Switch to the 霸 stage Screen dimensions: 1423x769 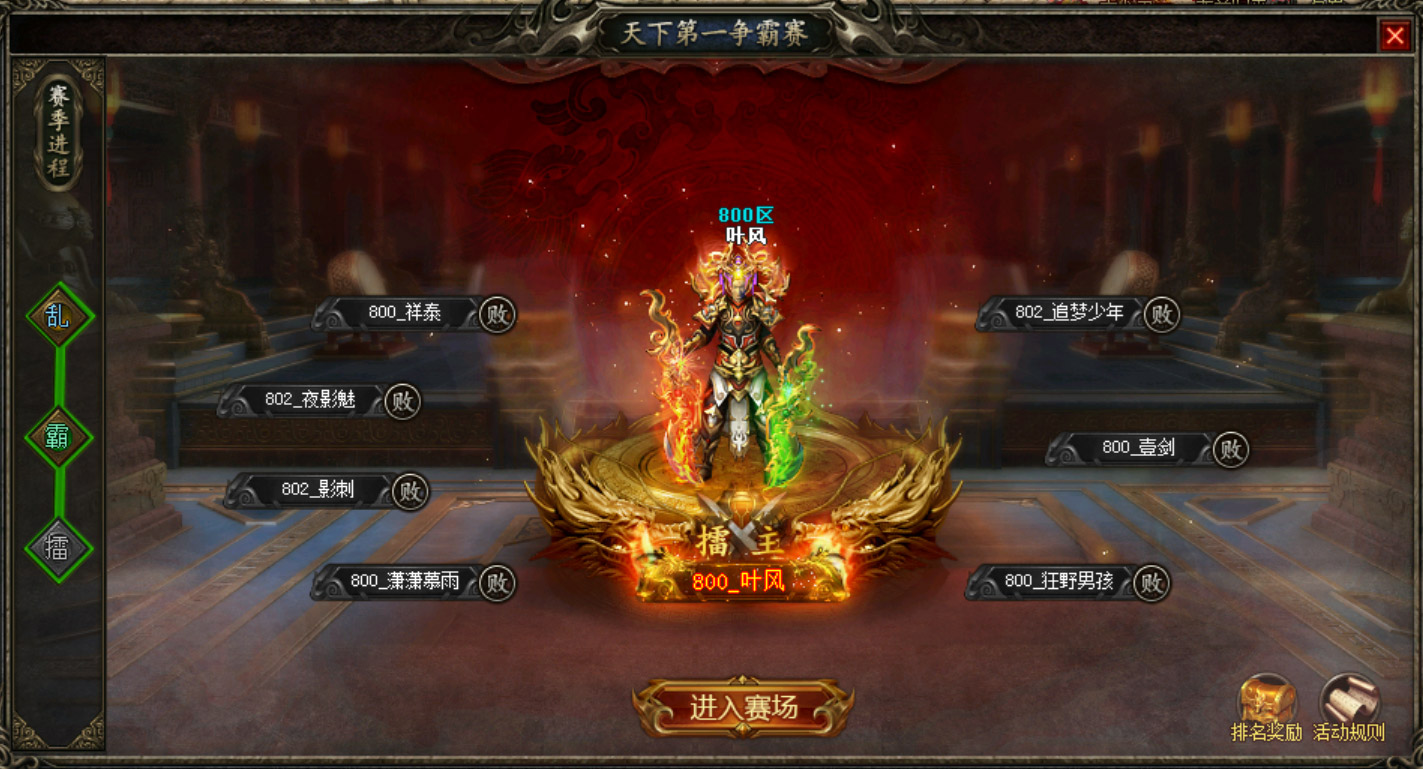point(59,436)
